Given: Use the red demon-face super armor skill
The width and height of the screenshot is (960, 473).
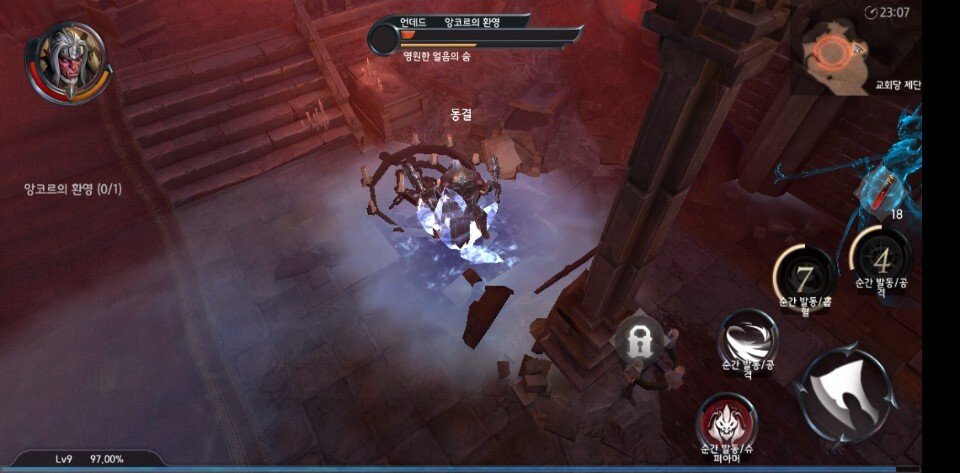Looking at the screenshot, I should 727,420.
